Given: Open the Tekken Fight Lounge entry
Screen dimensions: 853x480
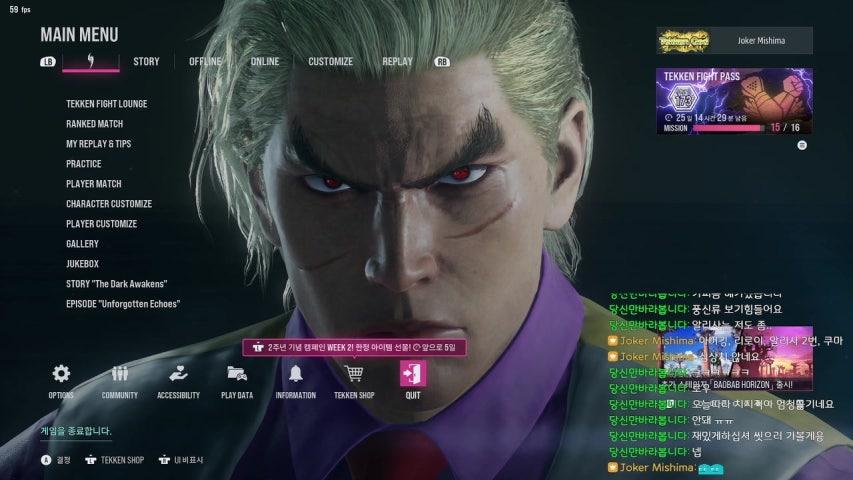Looking at the screenshot, I should 106,104.
